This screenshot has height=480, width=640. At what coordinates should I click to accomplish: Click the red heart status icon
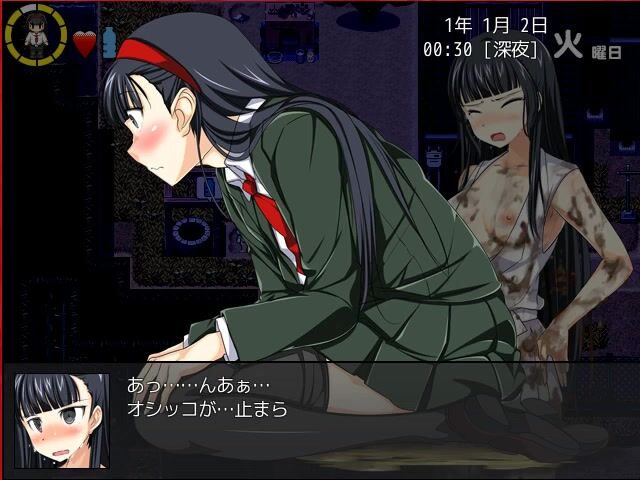pyautogui.click(x=84, y=43)
